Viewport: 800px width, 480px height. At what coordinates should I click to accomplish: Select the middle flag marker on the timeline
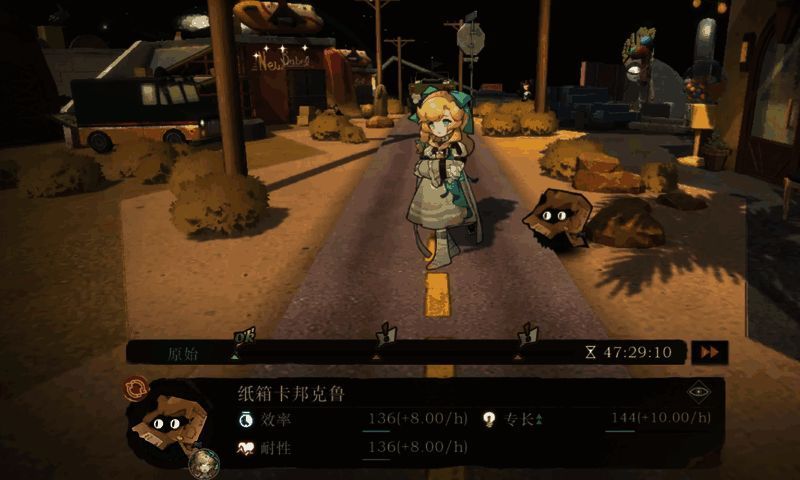[381, 336]
